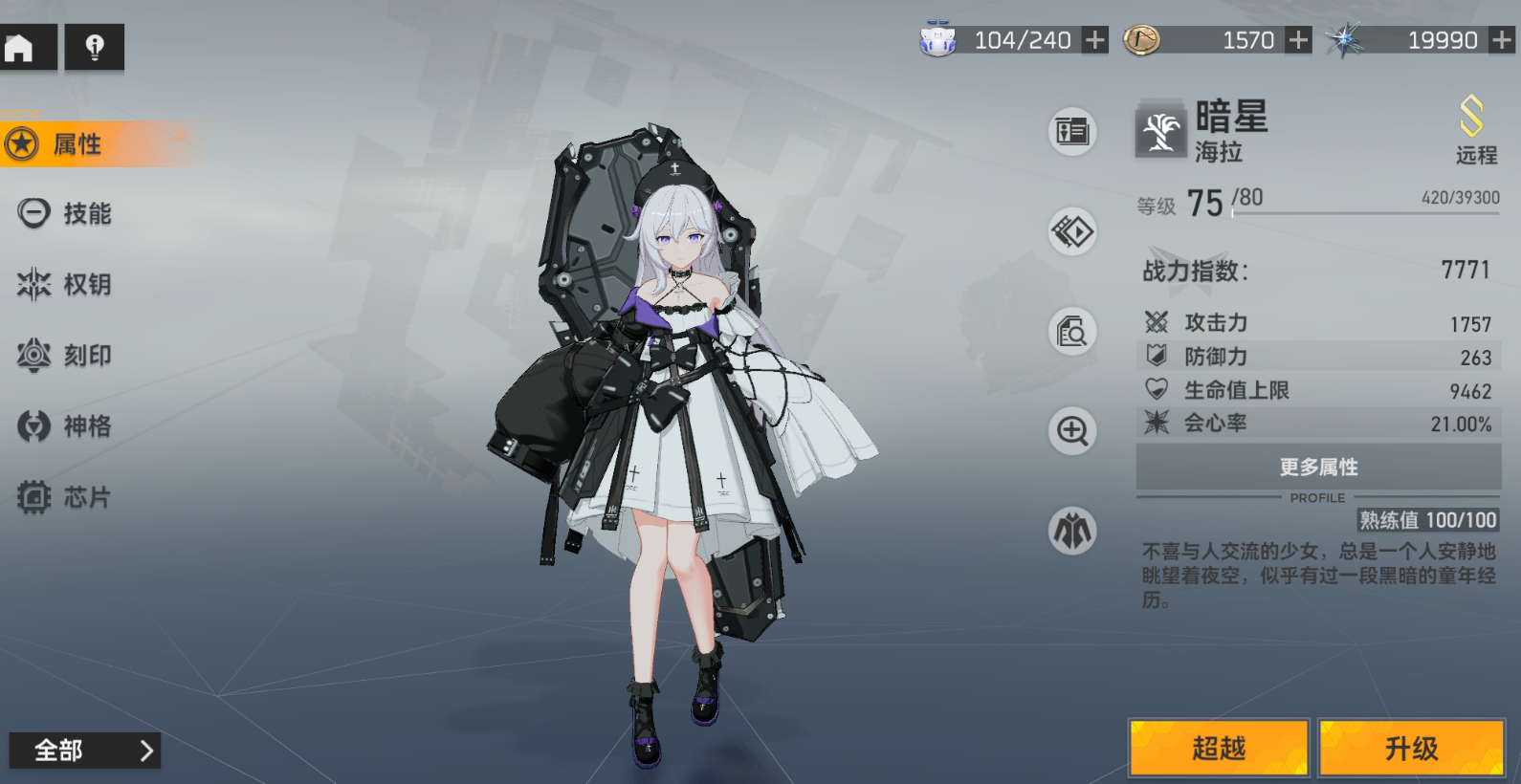Show 更多属性 more attributes

point(1318,467)
